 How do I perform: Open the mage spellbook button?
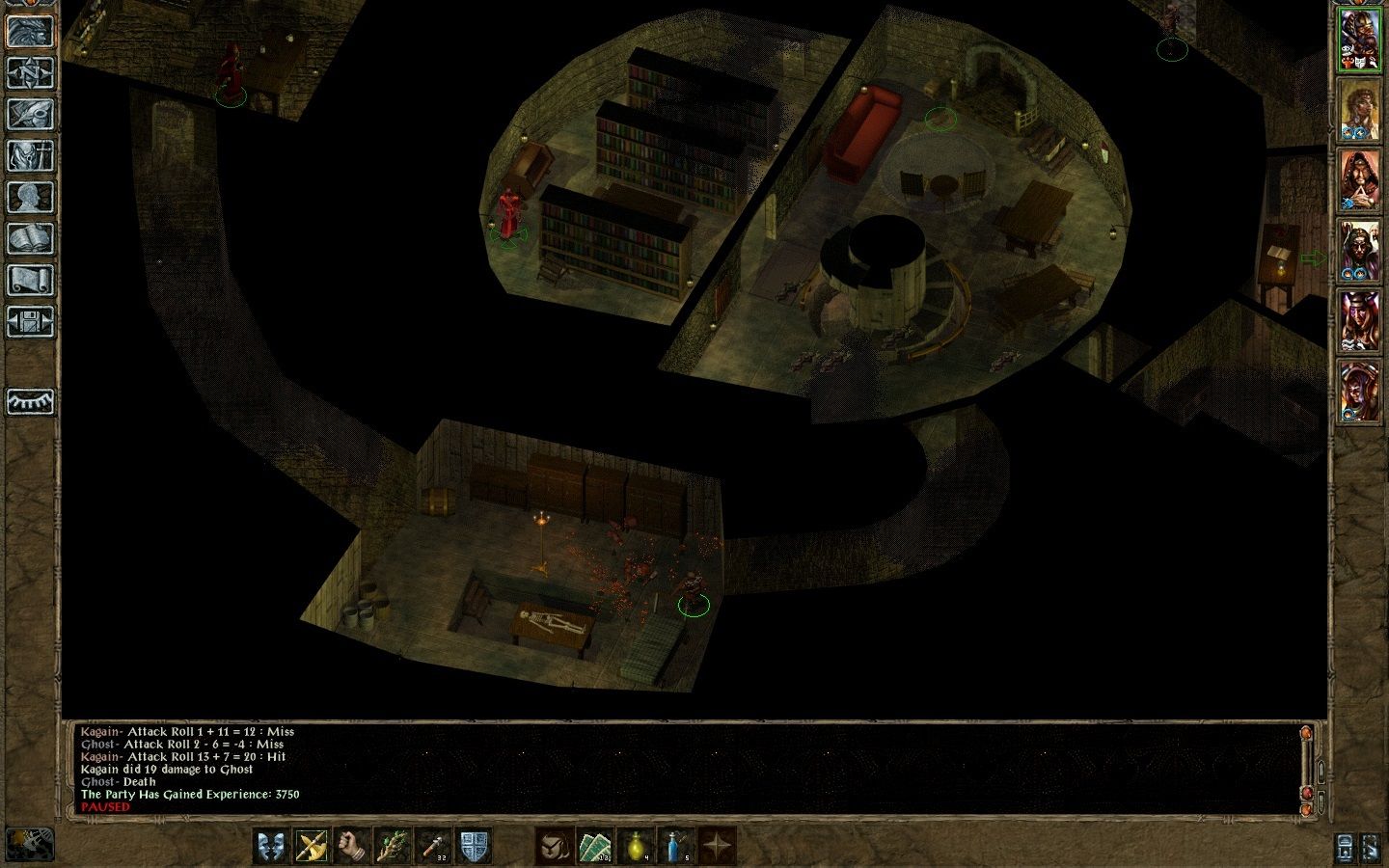pos(29,238)
